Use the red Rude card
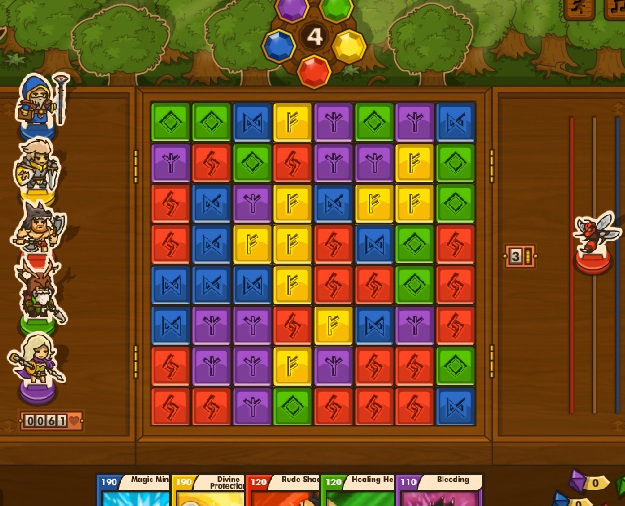The height and width of the screenshot is (506, 625). [283, 491]
